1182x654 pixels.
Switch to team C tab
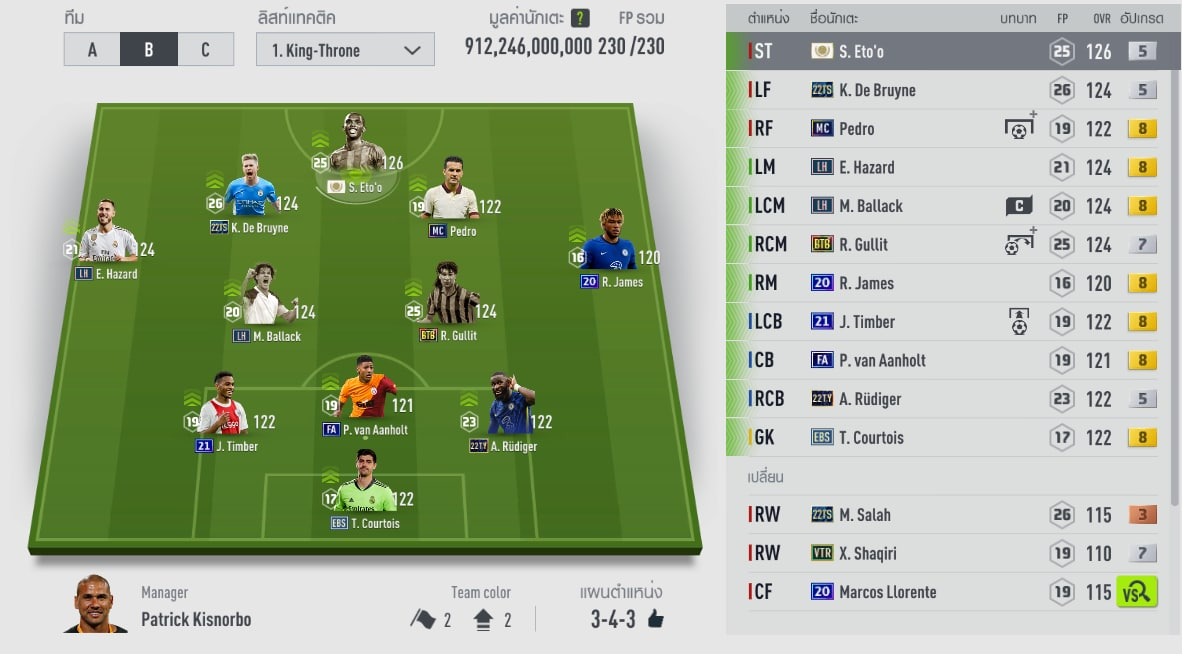click(x=205, y=49)
